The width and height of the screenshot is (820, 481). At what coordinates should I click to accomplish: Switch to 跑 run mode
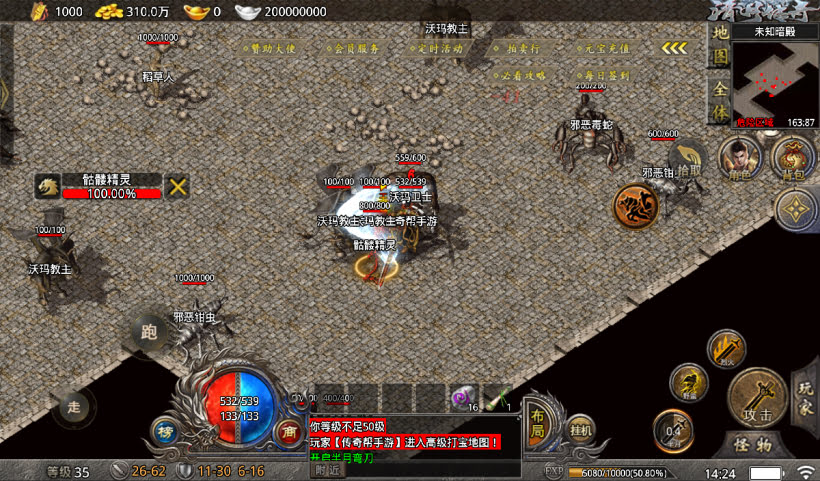click(151, 331)
